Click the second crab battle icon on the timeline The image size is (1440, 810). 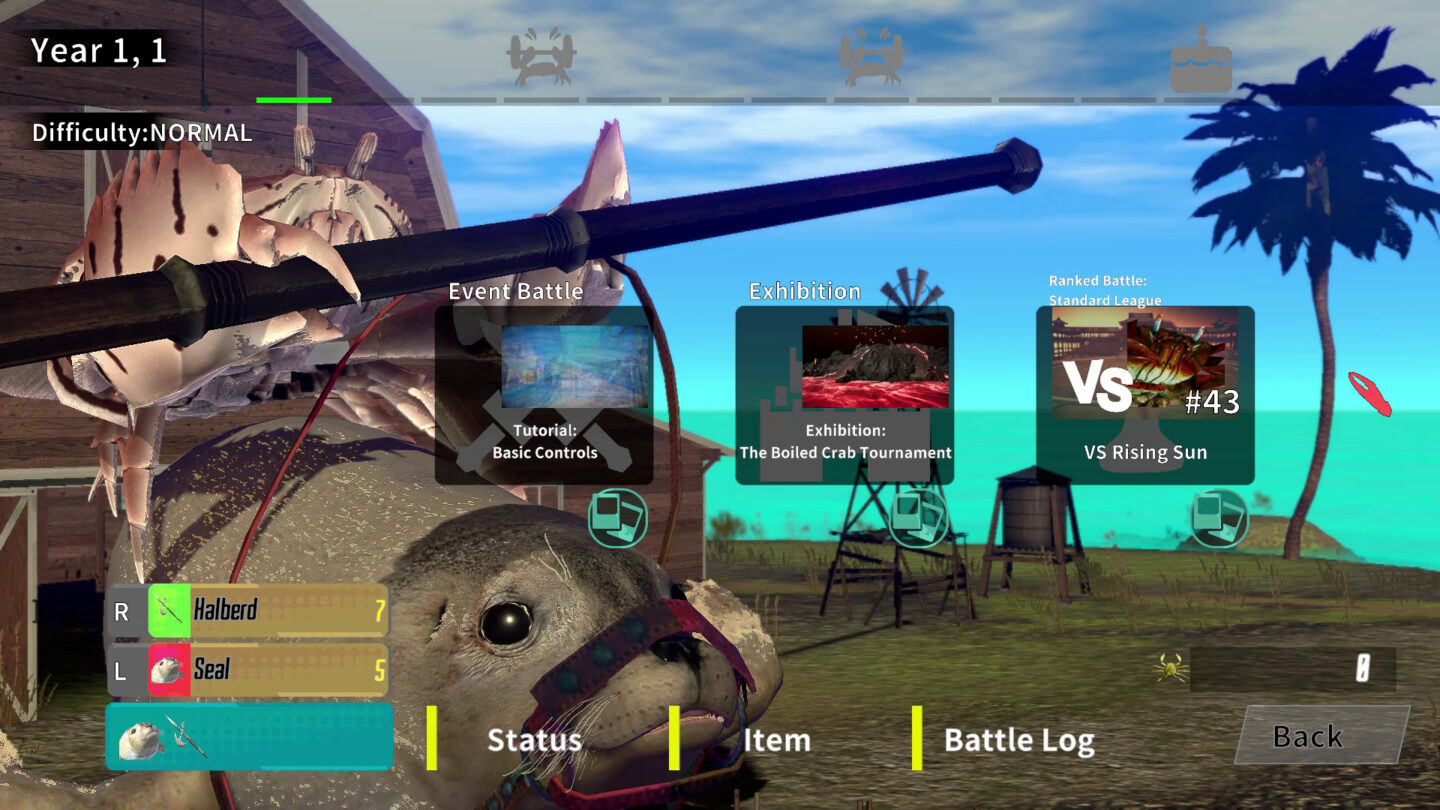[x=869, y=57]
